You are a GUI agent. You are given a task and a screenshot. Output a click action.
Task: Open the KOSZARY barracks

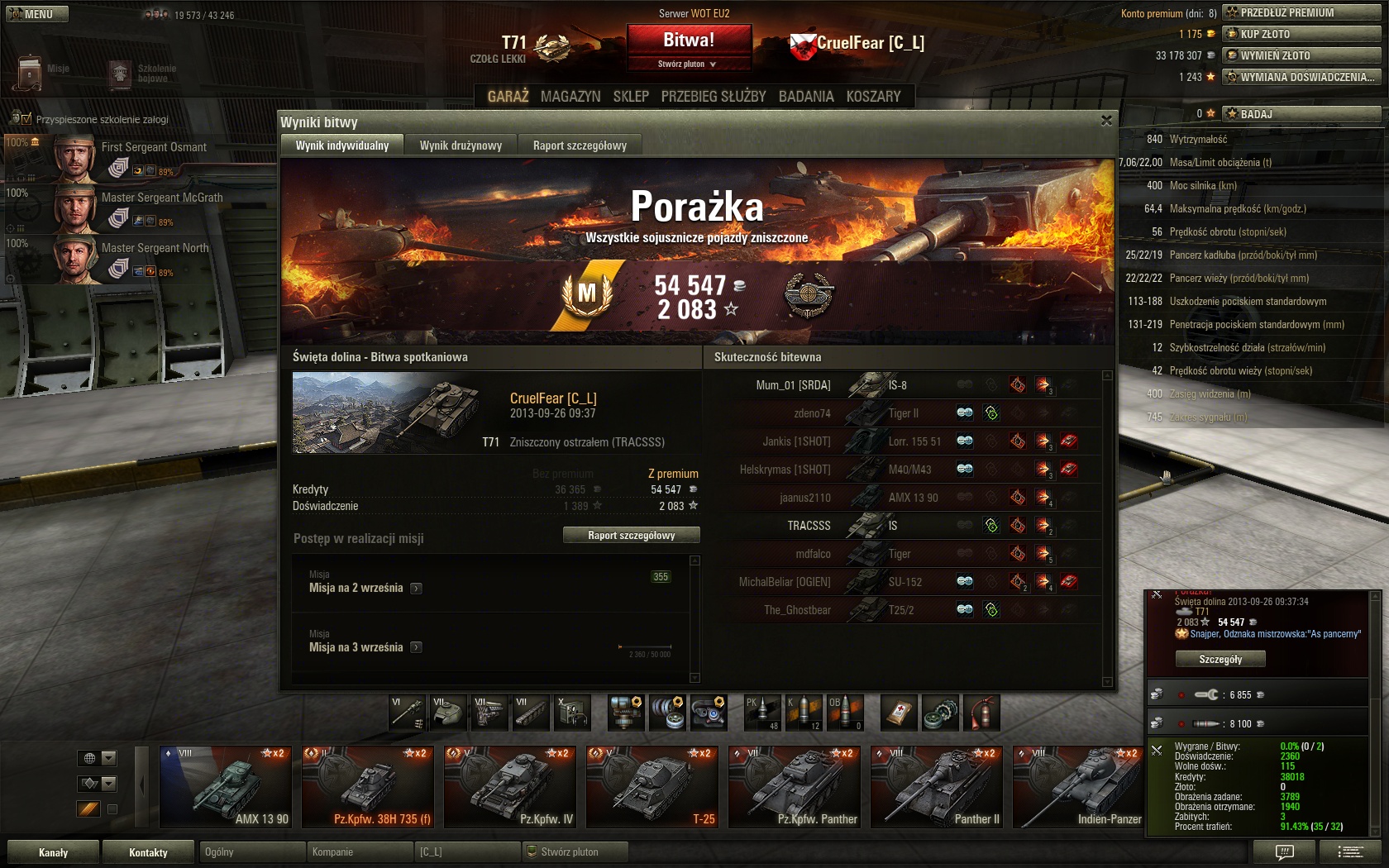click(x=873, y=97)
